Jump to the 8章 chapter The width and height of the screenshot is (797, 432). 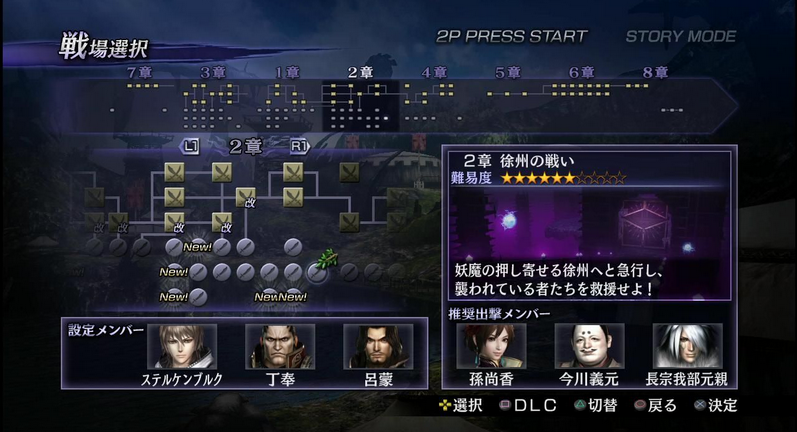pos(655,72)
